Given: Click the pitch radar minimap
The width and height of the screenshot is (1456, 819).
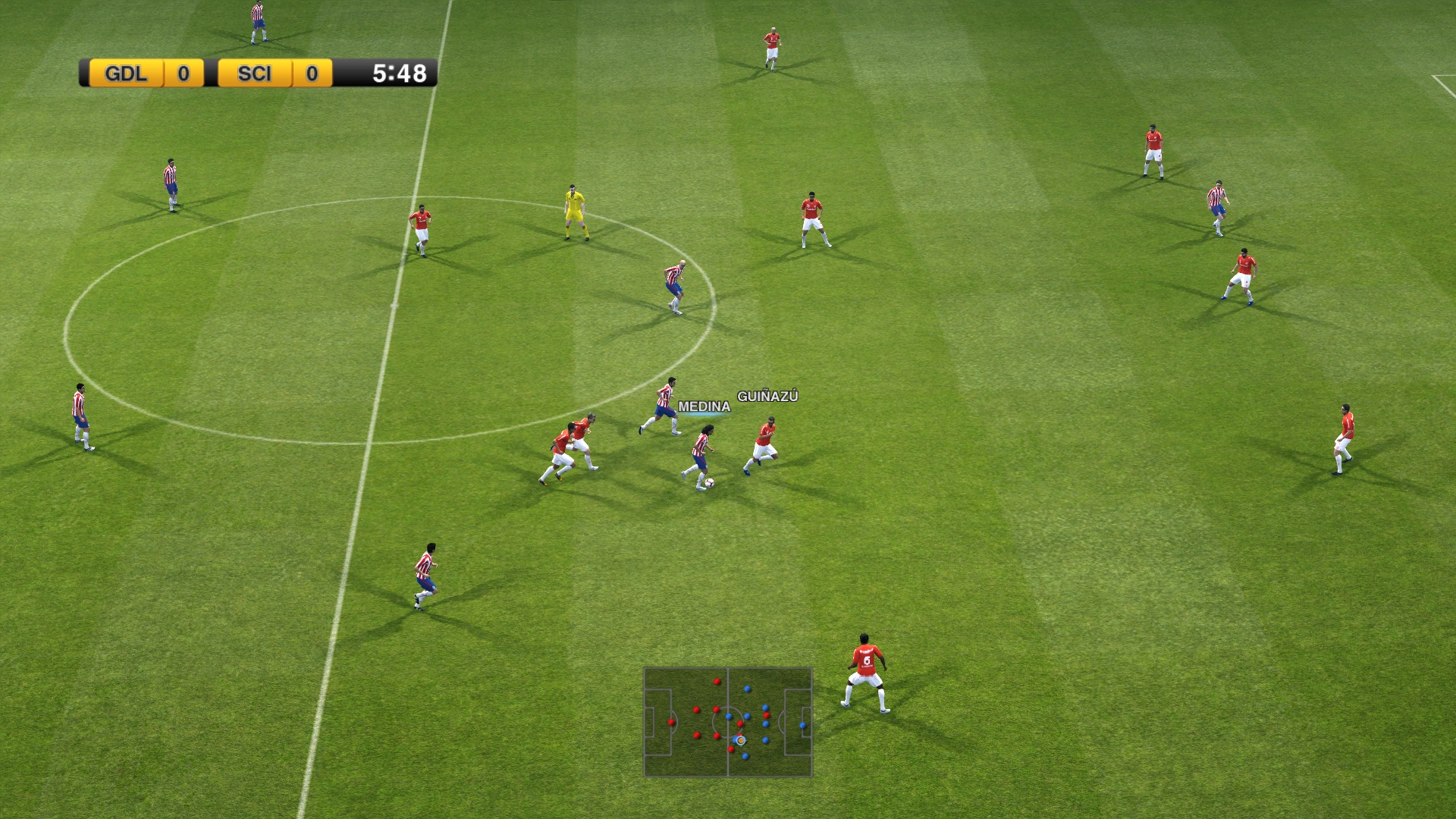Looking at the screenshot, I should (727, 722).
